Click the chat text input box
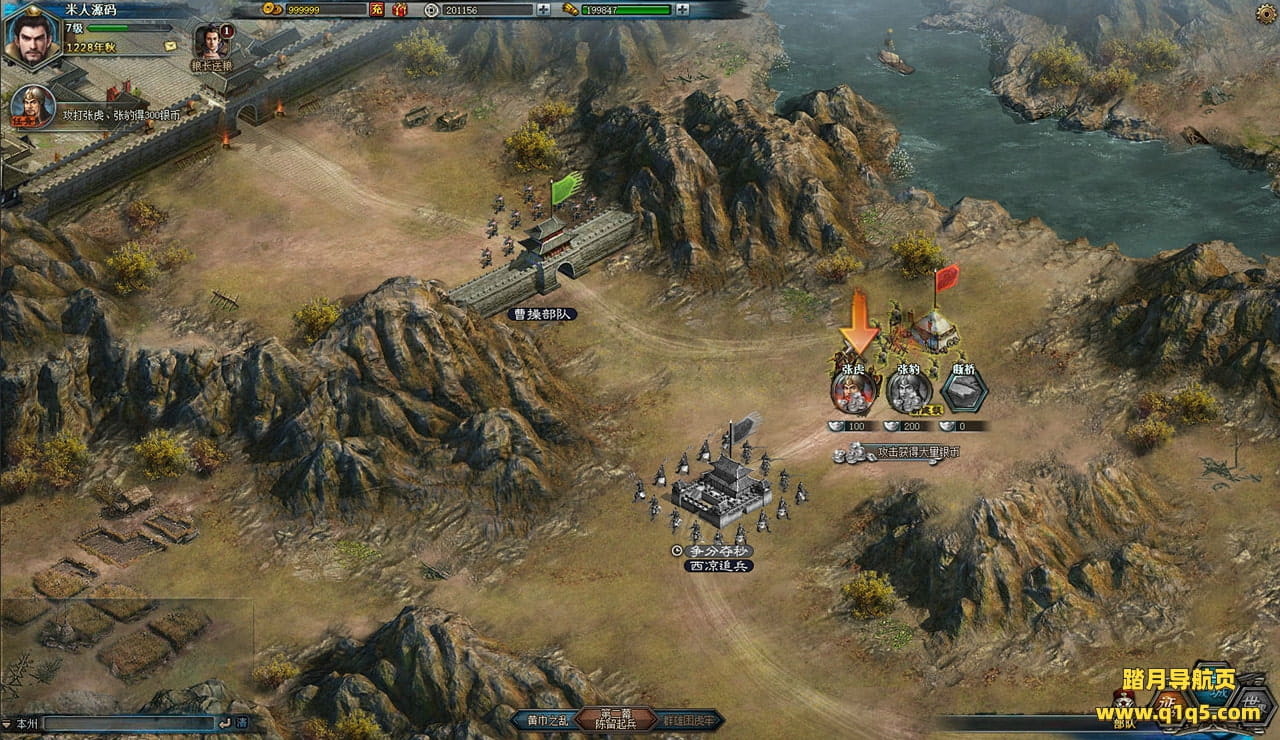This screenshot has height=740, width=1280. click(130, 722)
